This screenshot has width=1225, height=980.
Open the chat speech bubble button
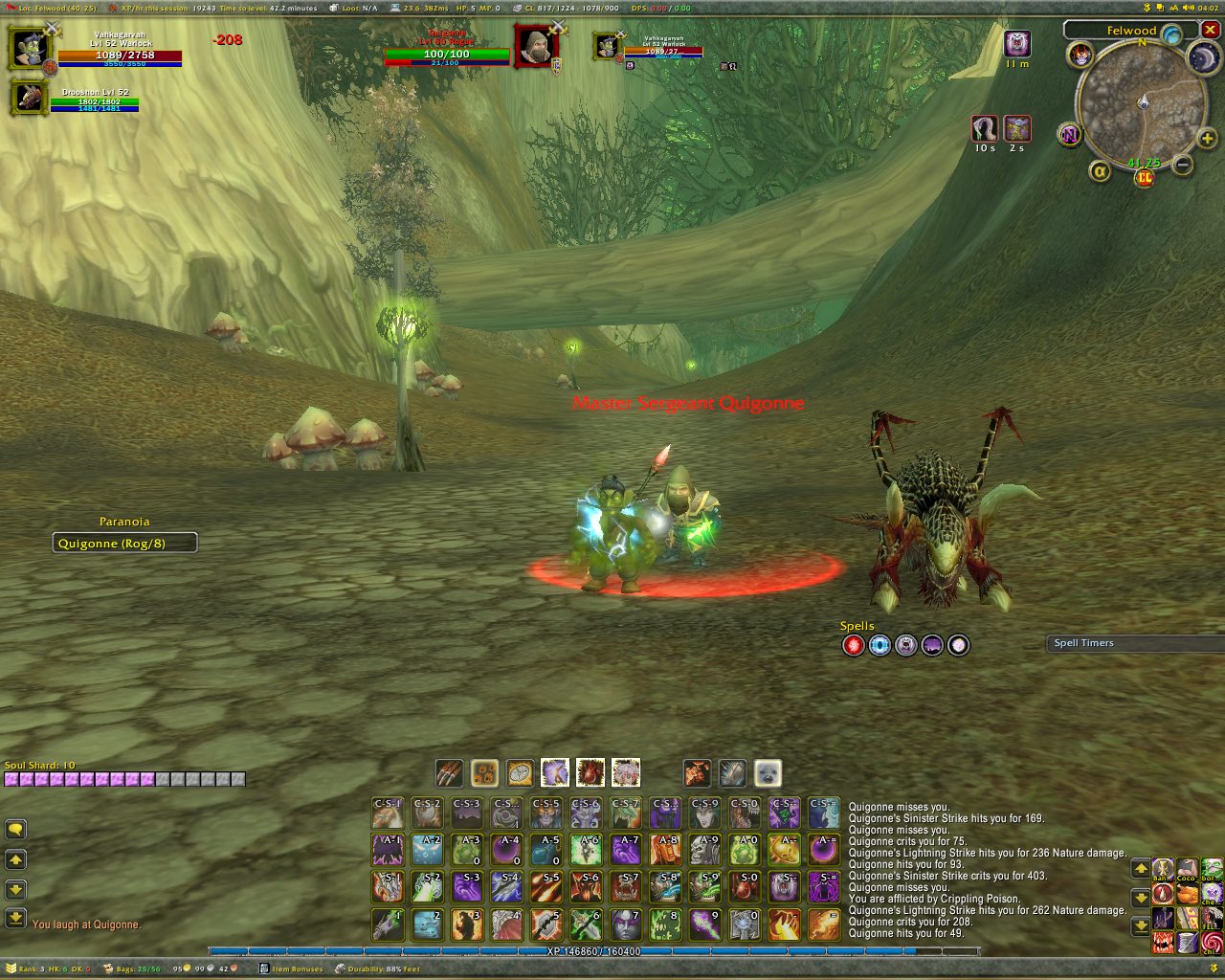point(15,830)
